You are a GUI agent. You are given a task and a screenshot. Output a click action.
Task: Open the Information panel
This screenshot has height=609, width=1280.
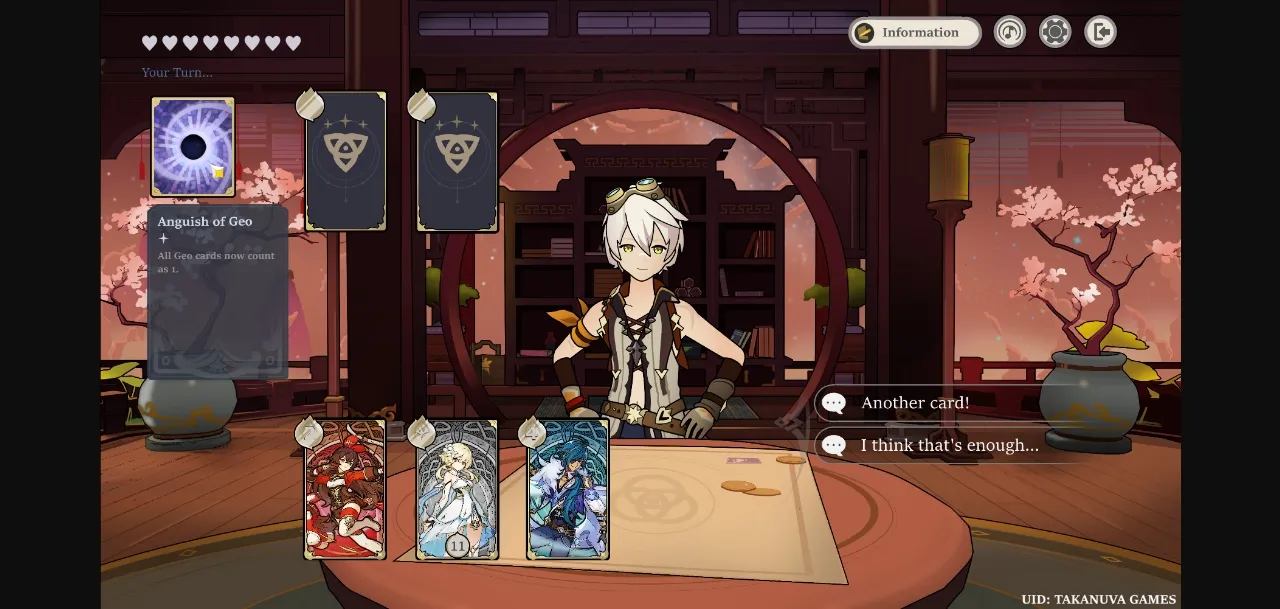pos(914,33)
